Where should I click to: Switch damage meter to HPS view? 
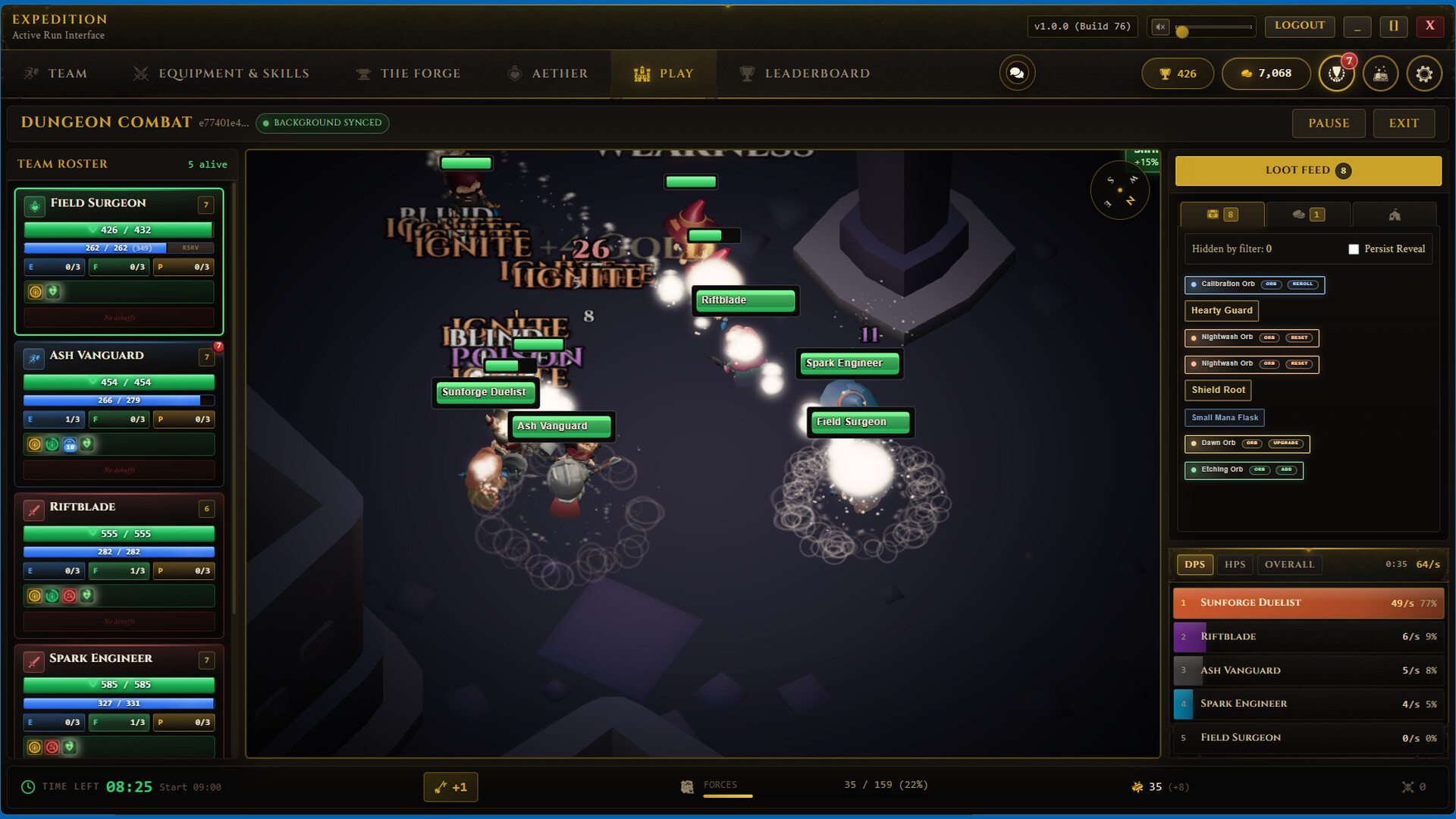(x=1235, y=564)
